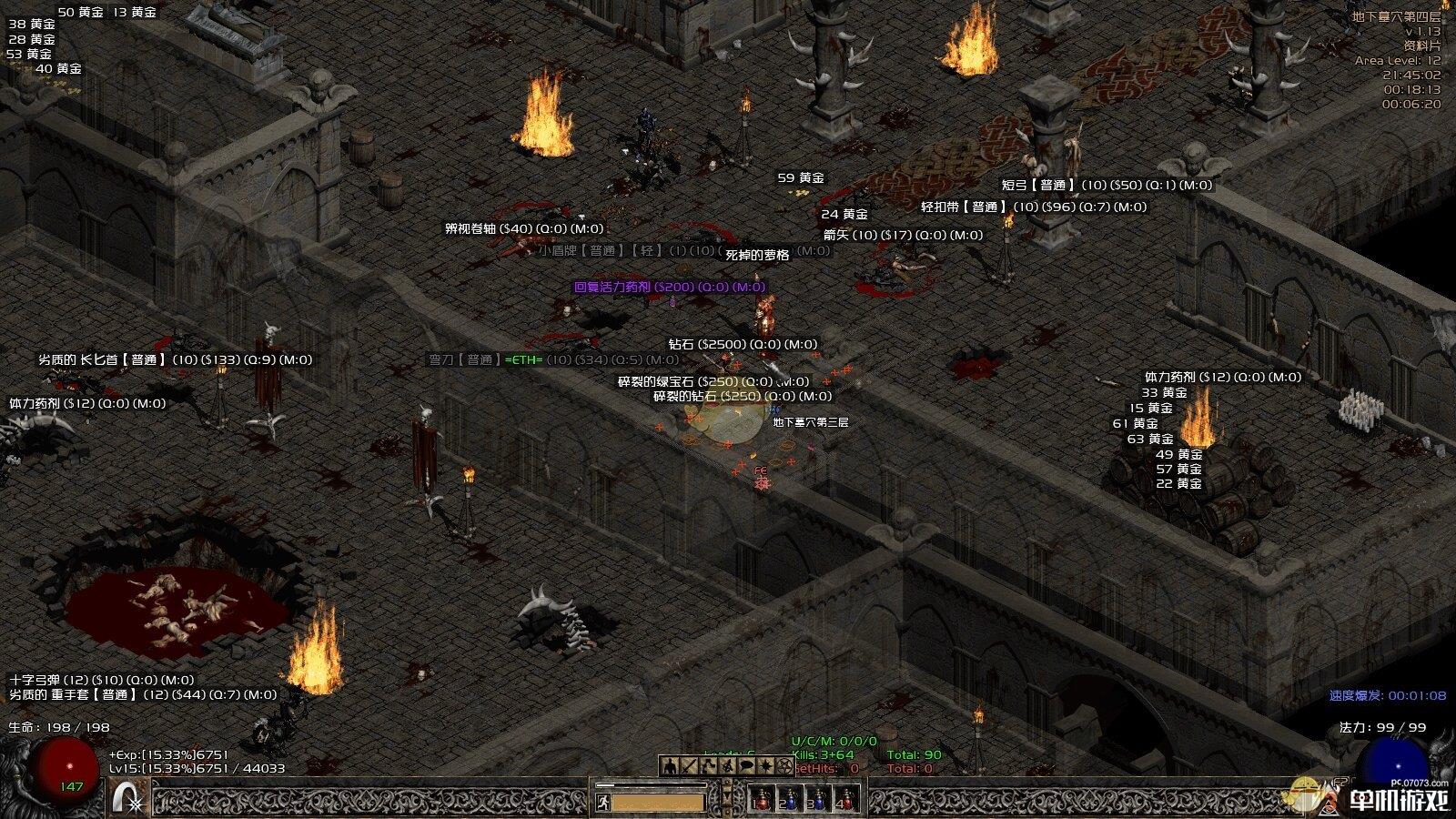Open the message log speech bubble icon
The image size is (1456, 819).
point(747,766)
